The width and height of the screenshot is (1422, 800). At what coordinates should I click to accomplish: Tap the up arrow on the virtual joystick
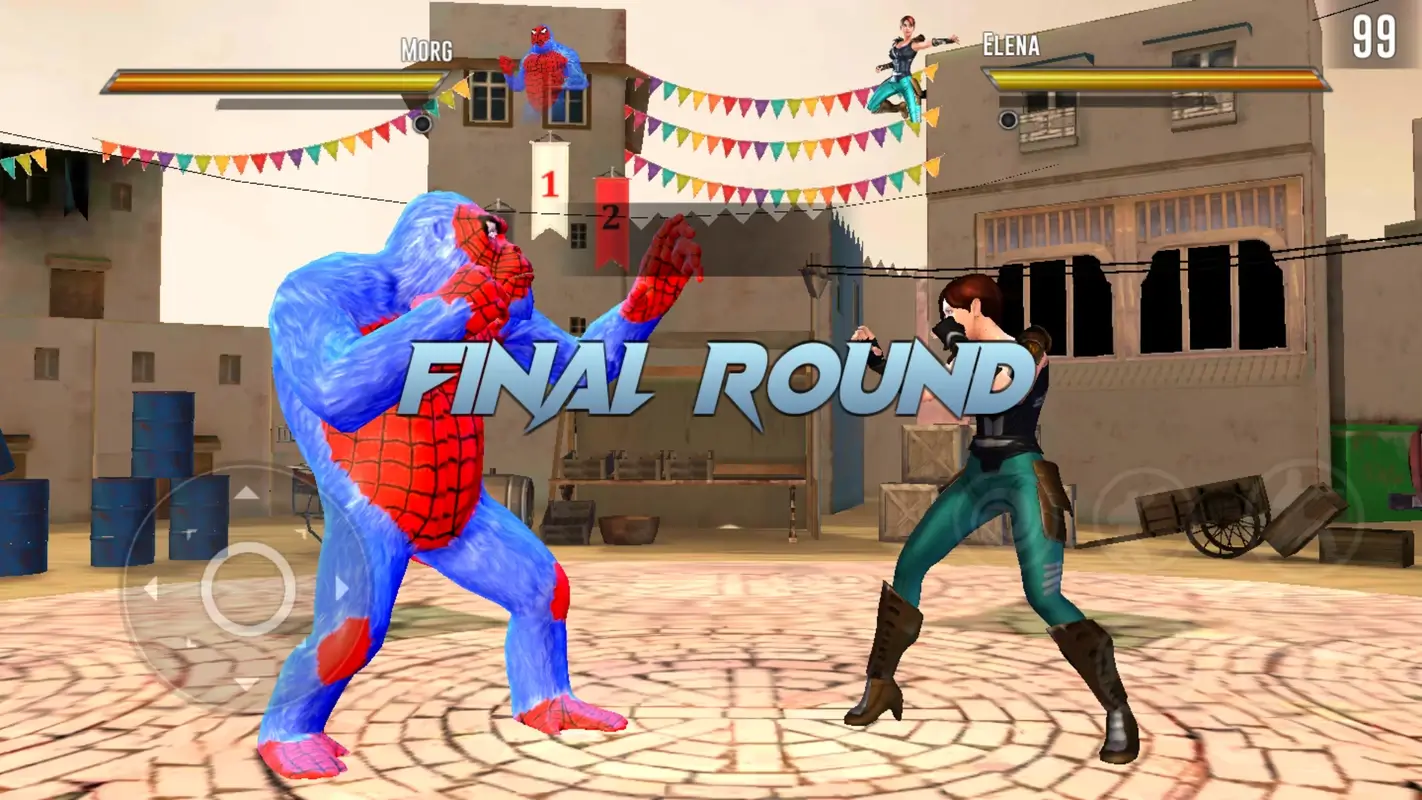tap(247, 492)
